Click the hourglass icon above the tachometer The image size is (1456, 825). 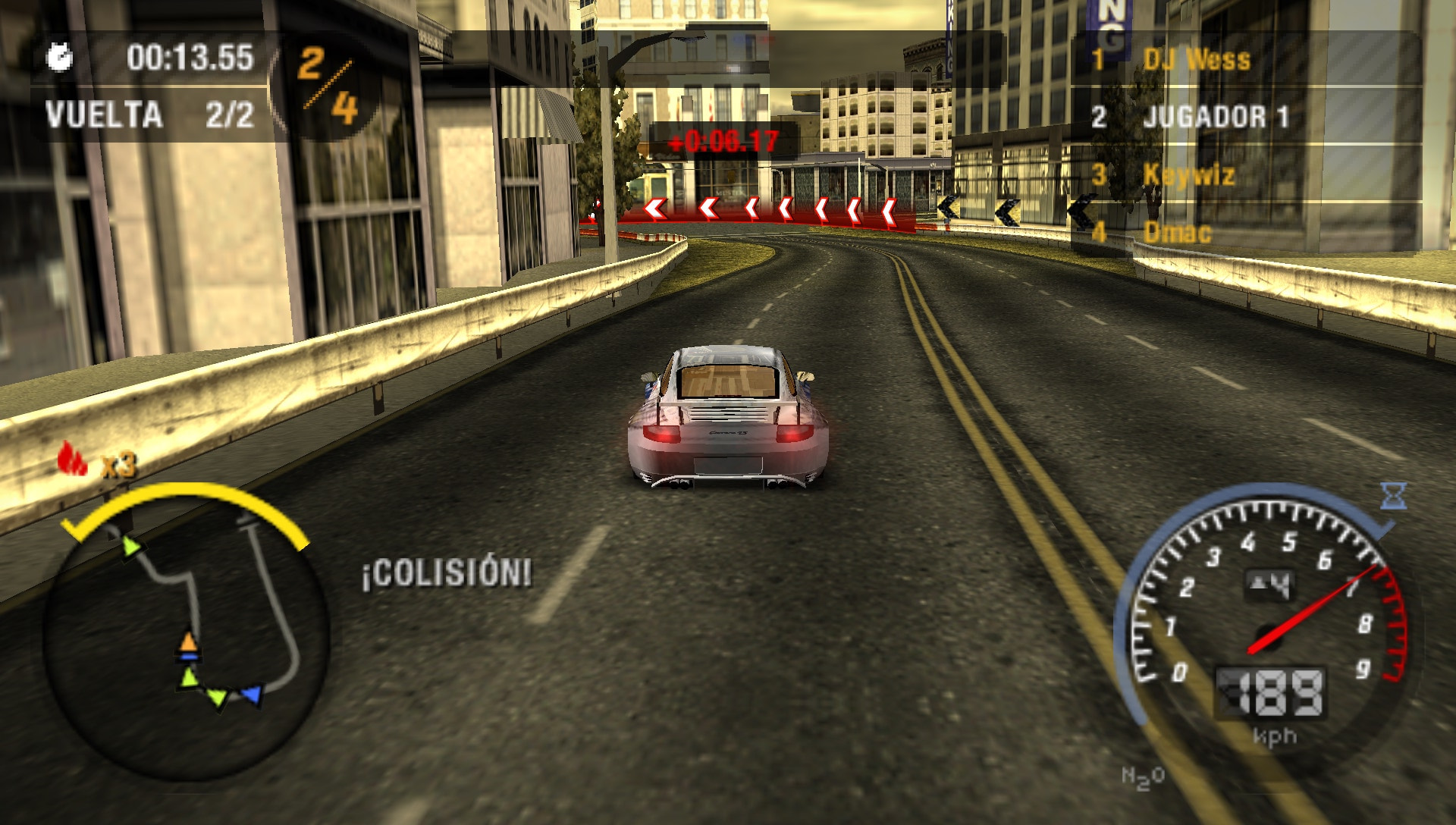point(1394,494)
